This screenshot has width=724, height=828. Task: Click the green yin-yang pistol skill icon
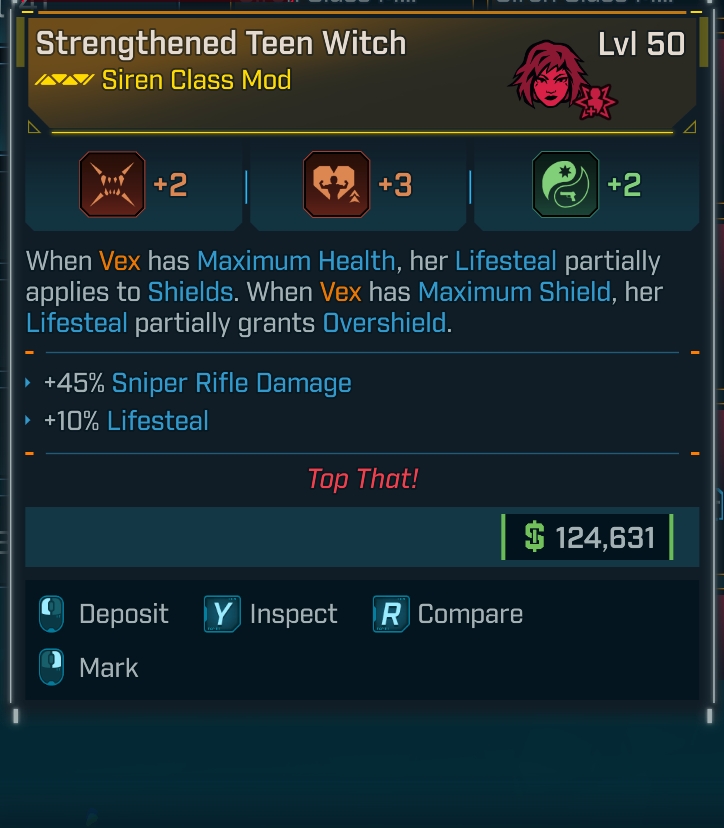pyautogui.click(x=565, y=185)
